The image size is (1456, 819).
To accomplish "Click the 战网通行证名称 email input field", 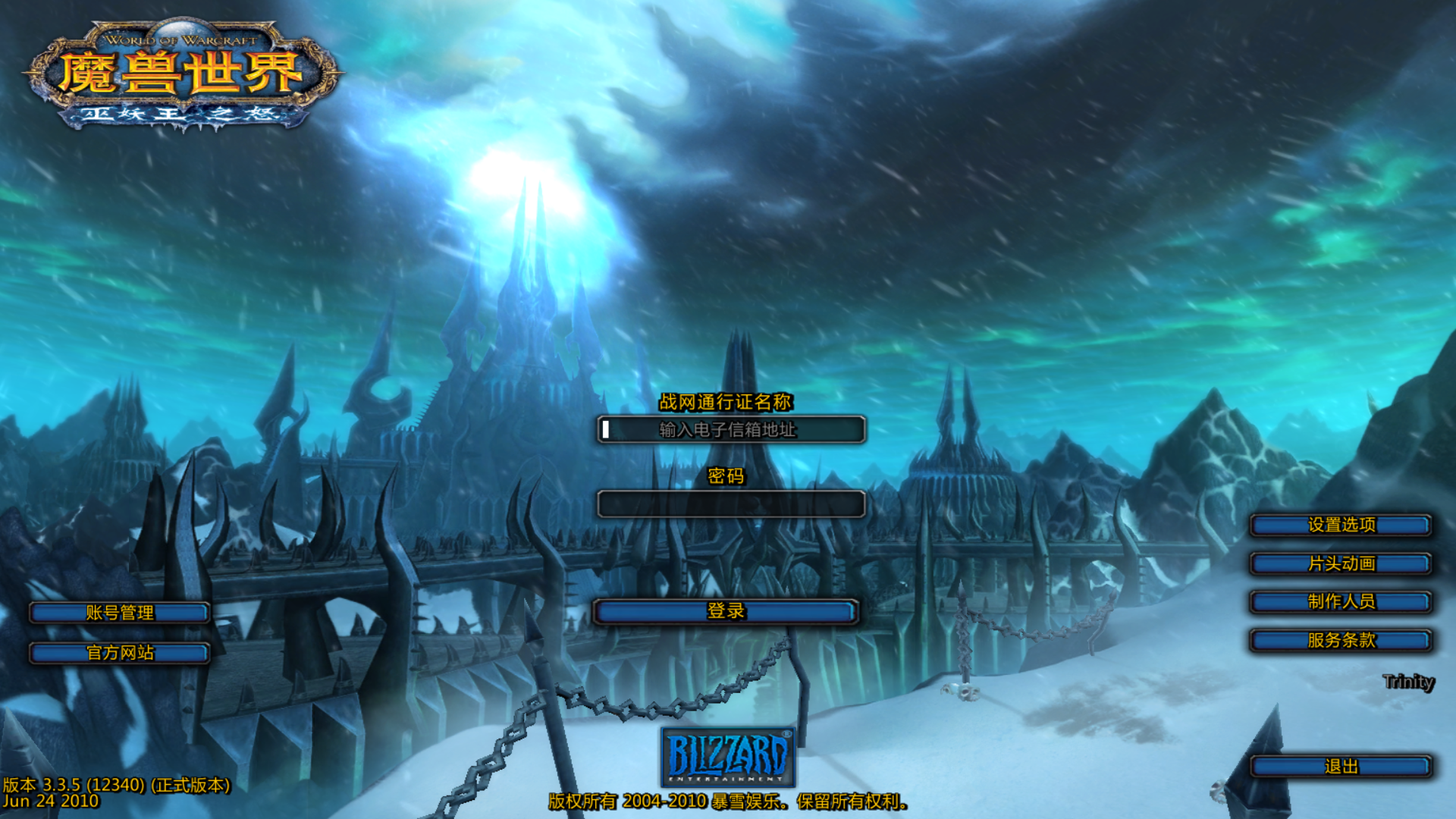I will (x=731, y=430).
